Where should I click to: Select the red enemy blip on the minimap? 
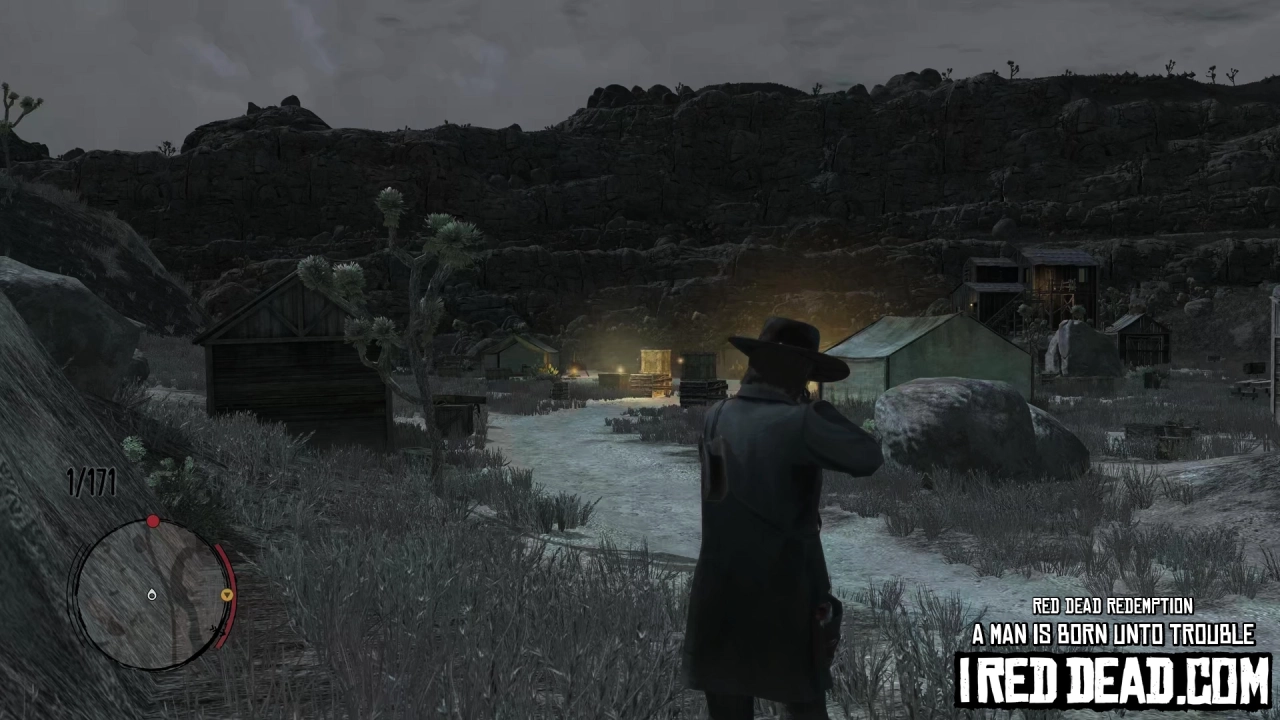click(152, 520)
